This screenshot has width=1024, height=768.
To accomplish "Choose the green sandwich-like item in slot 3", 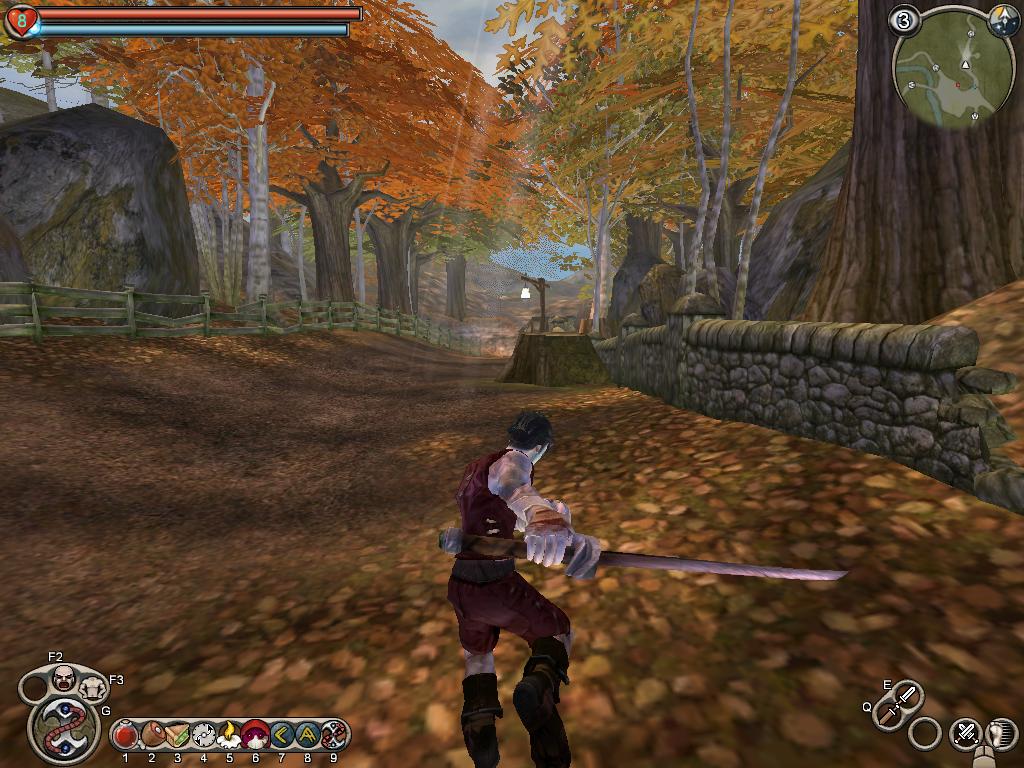I will coord(178,736).
